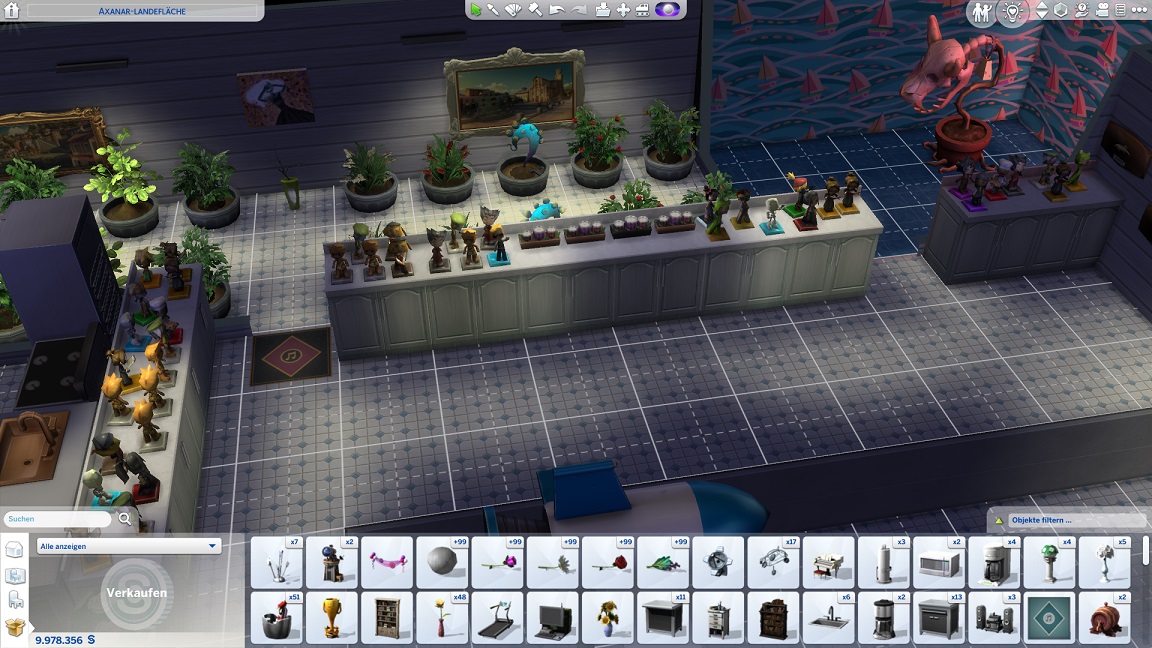Screen dimensions: 1152x648
Task: Select the white piano item
Action: coord(829,563)
